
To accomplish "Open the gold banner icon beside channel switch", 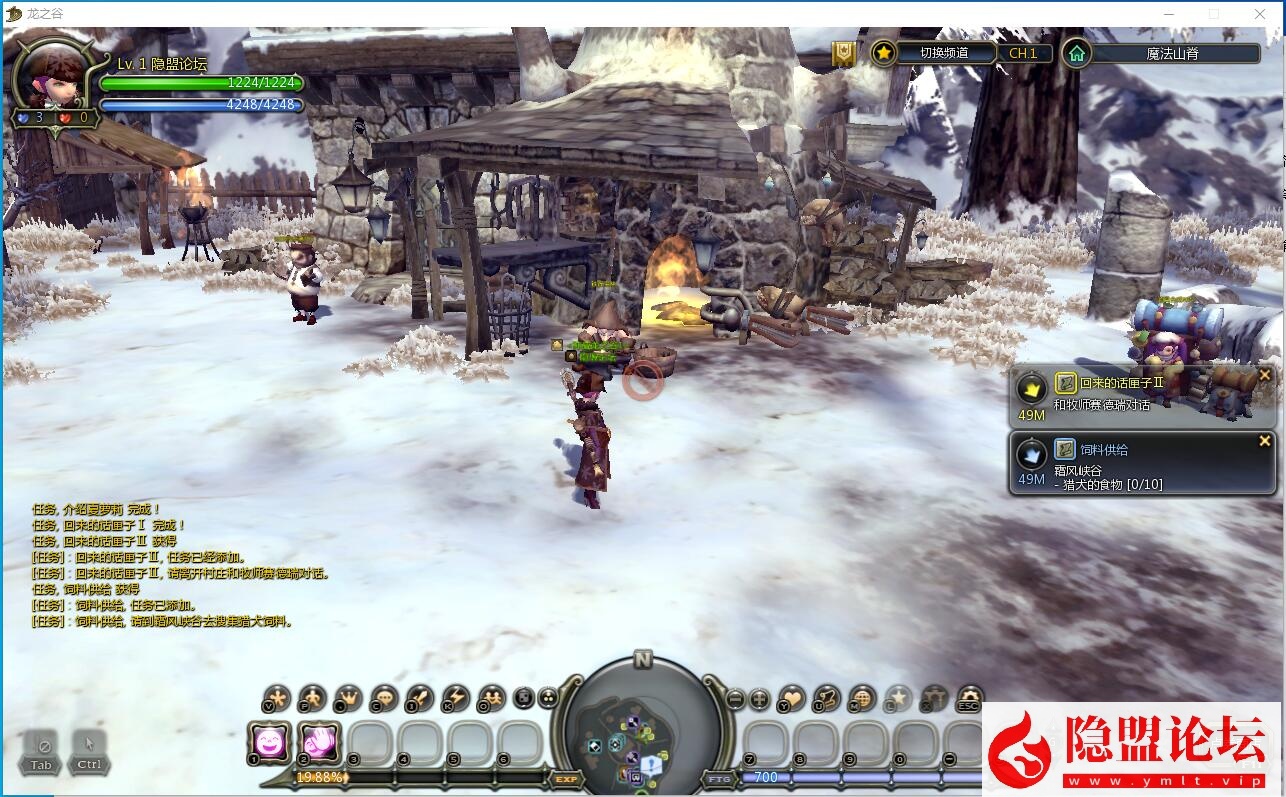I will [x=844, y=54].
